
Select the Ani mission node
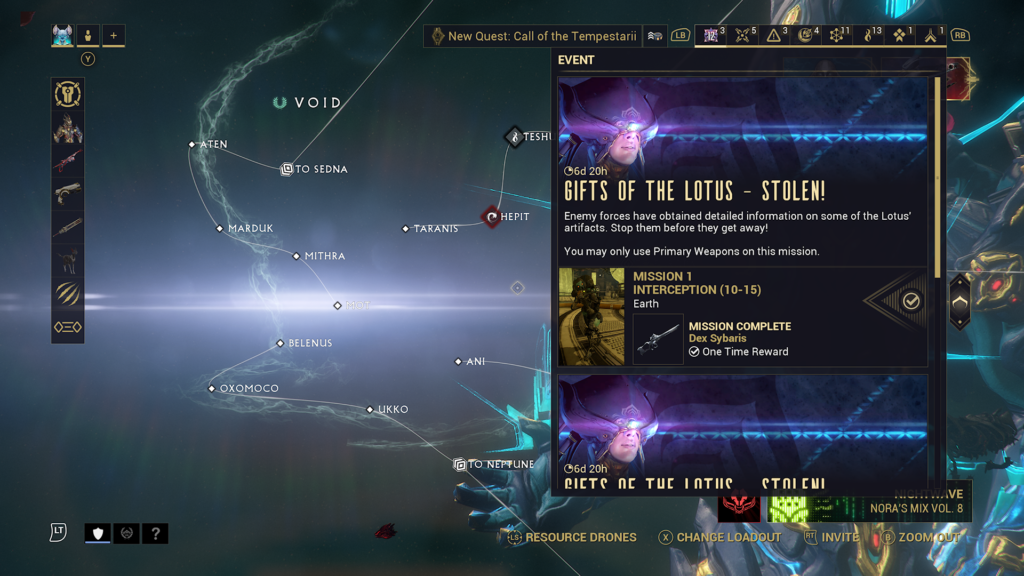458,362
